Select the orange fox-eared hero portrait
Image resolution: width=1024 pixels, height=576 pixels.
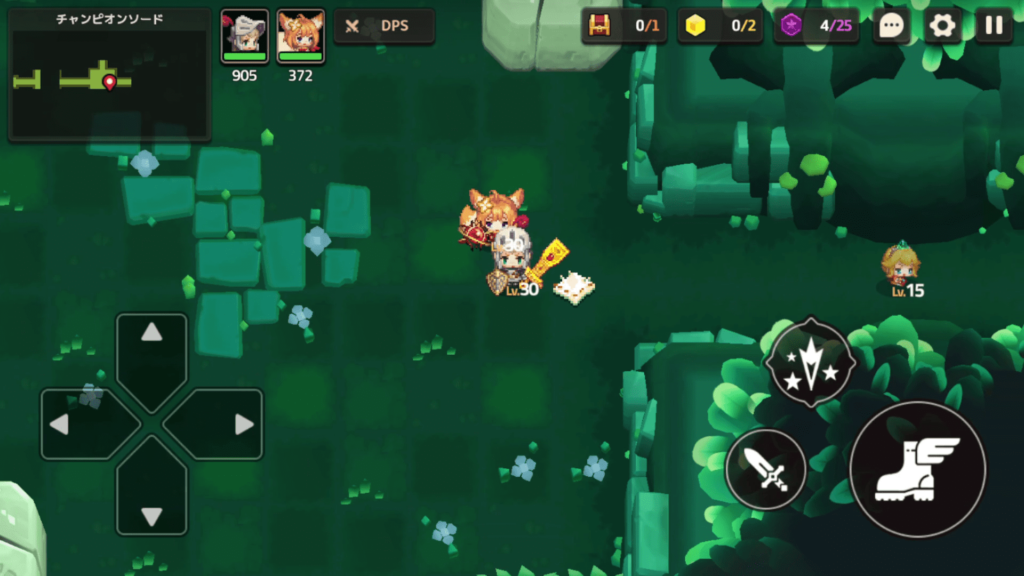point(300,37)
